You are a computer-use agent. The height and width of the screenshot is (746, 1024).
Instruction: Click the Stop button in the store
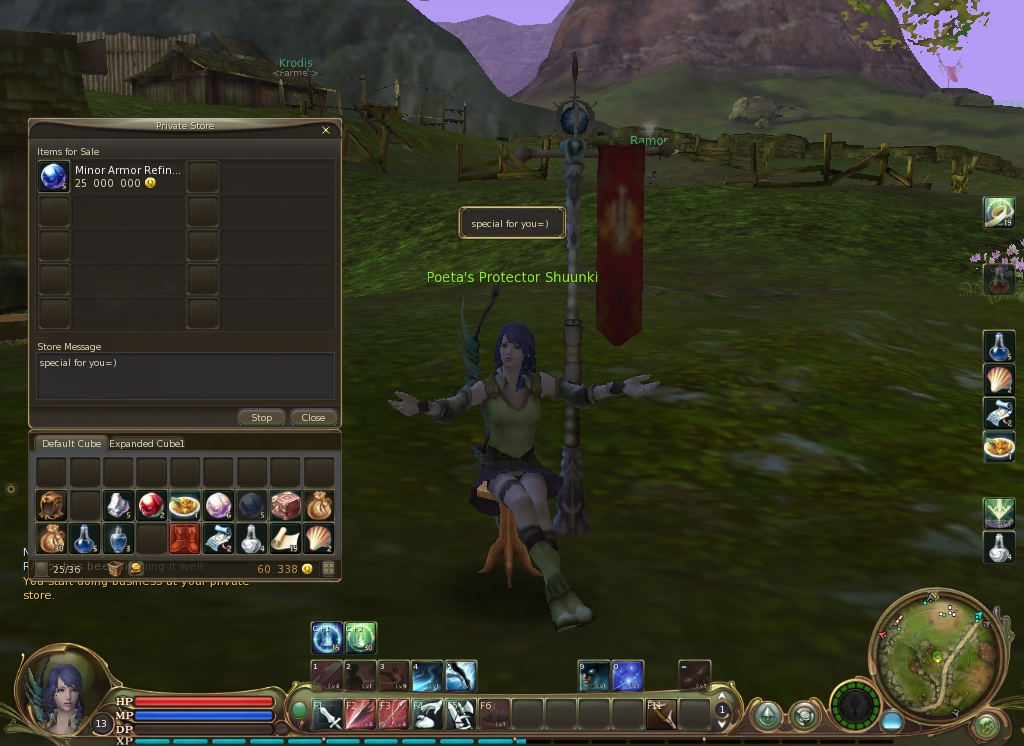point(261,417)
